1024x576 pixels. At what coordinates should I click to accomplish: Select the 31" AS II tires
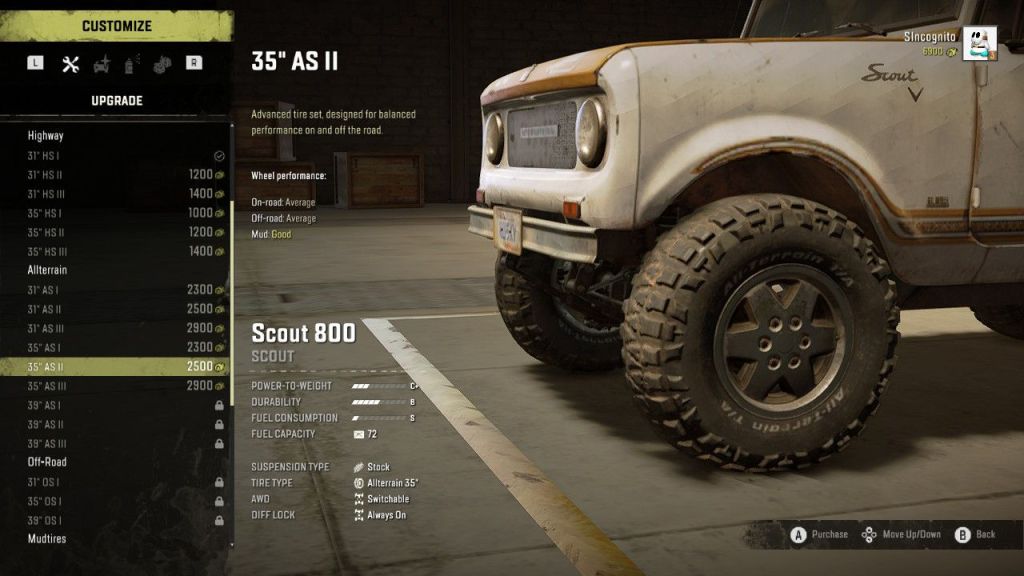115,309
